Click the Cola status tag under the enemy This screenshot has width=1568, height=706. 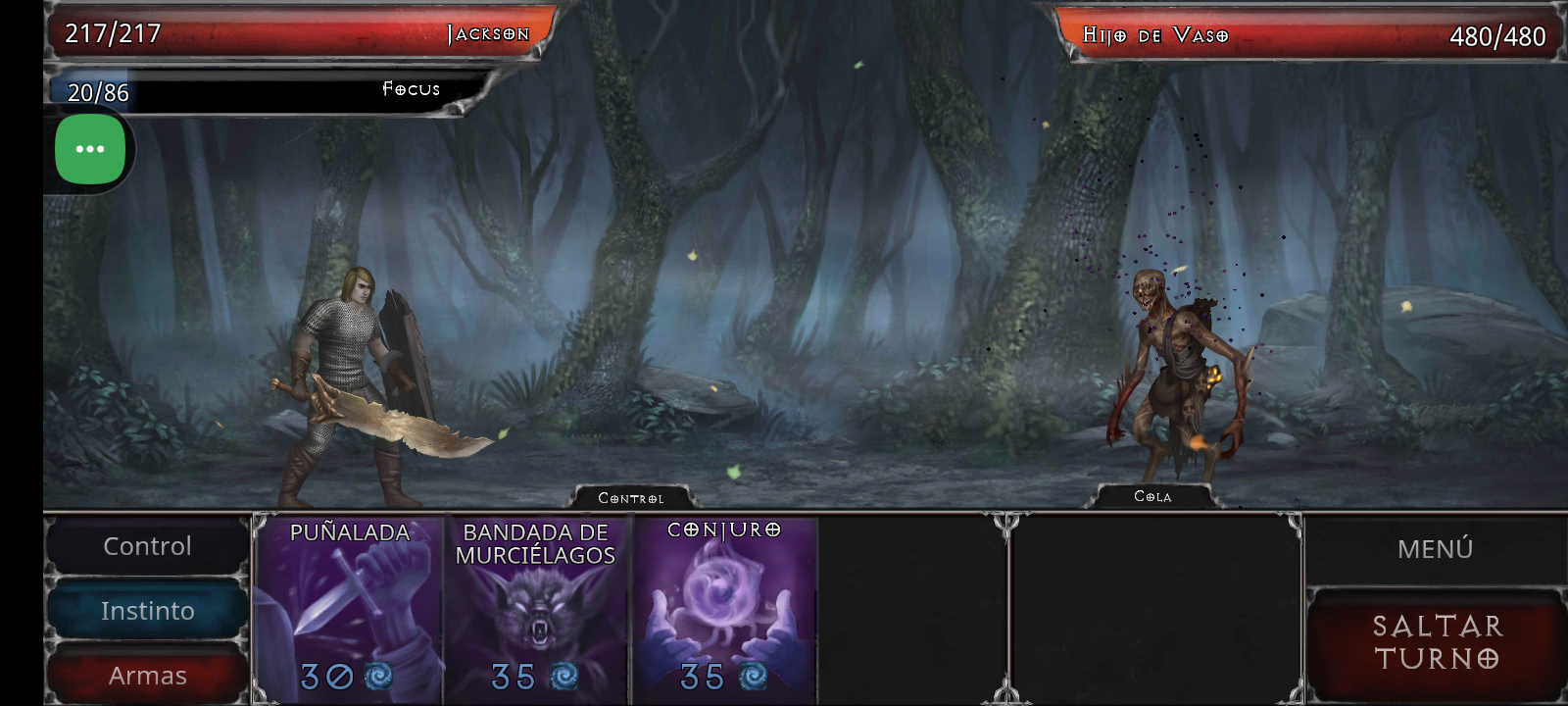(x=1153, y=496)
